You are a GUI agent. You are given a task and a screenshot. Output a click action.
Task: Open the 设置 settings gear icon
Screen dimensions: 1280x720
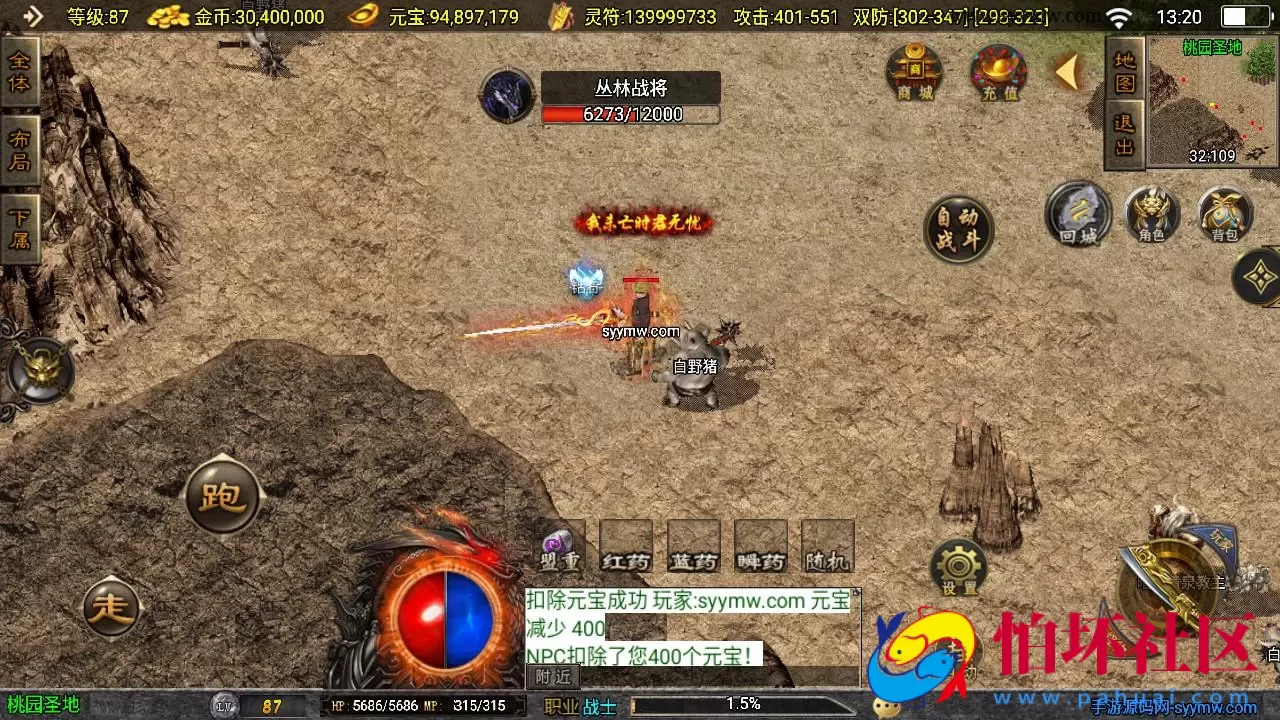[x=958, y=565]
